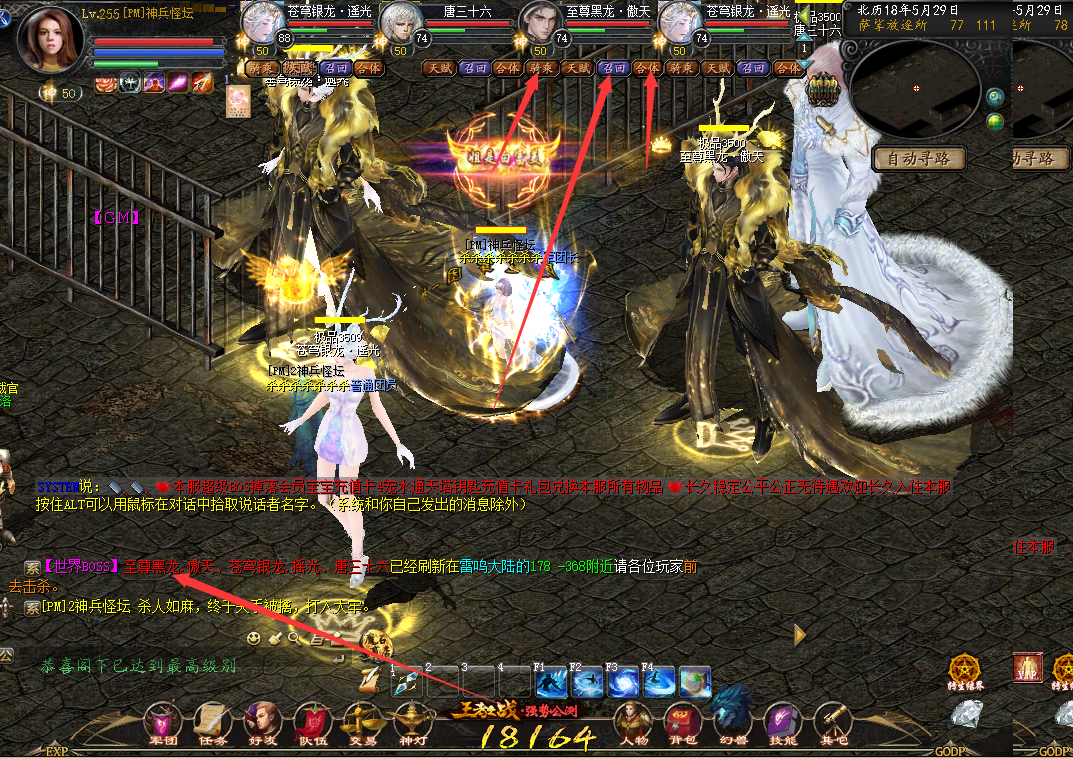The width and height of the screenshot is (1073, 758).
Task: Click the circular minimap
Action: [x=916, y=90]
